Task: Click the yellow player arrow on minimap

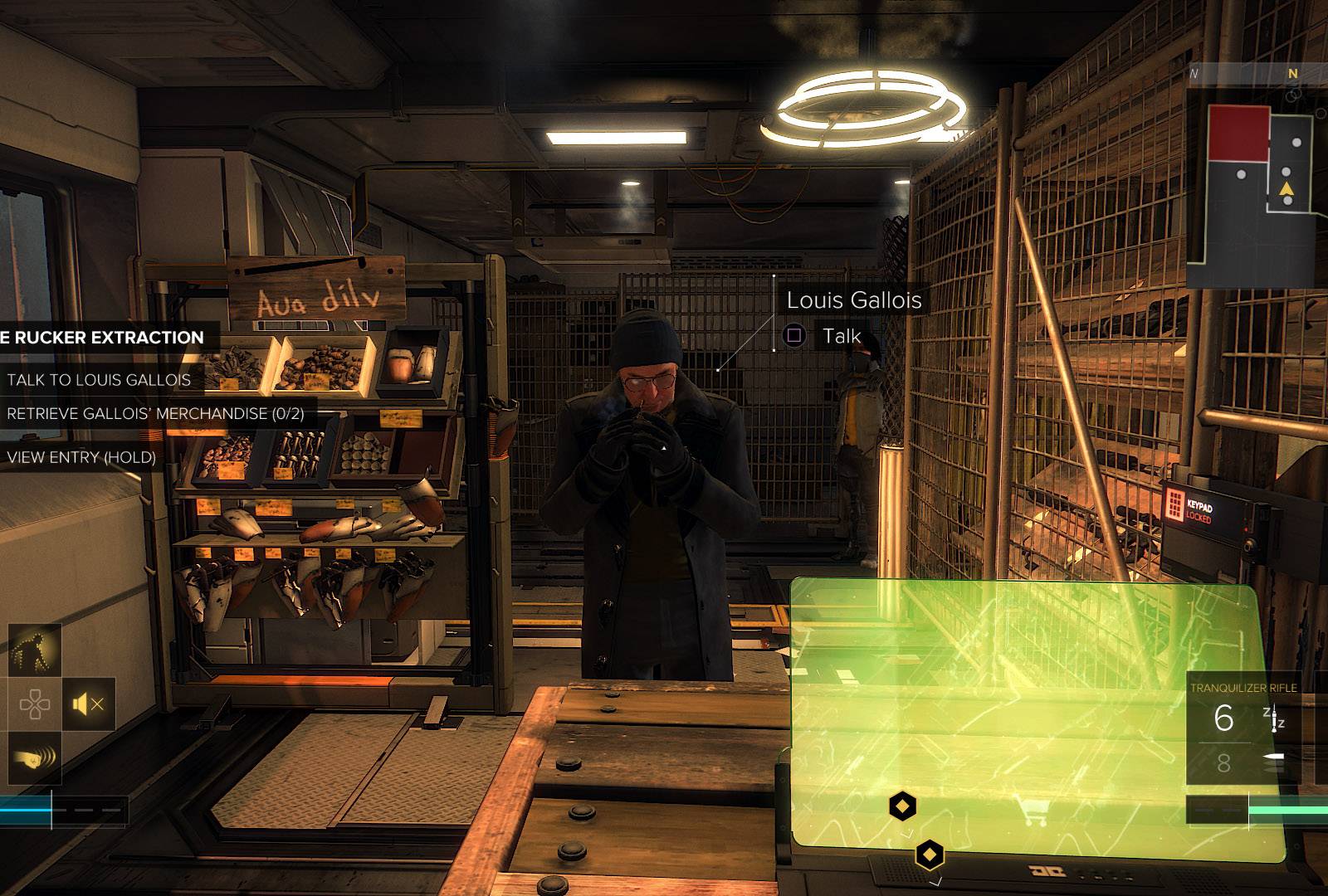Action: 1286,190
